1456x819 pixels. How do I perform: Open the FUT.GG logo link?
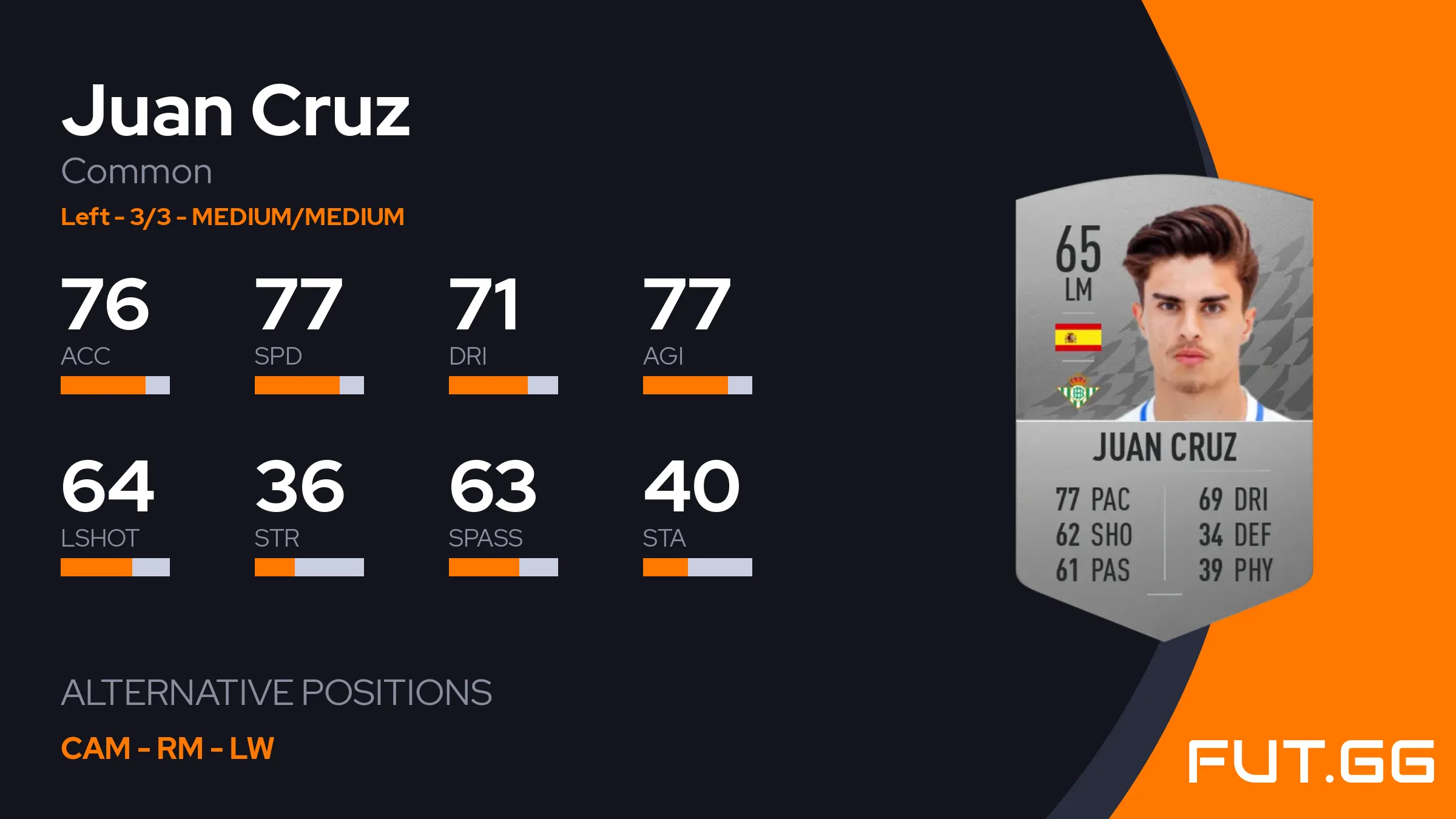click(1310, 761)
